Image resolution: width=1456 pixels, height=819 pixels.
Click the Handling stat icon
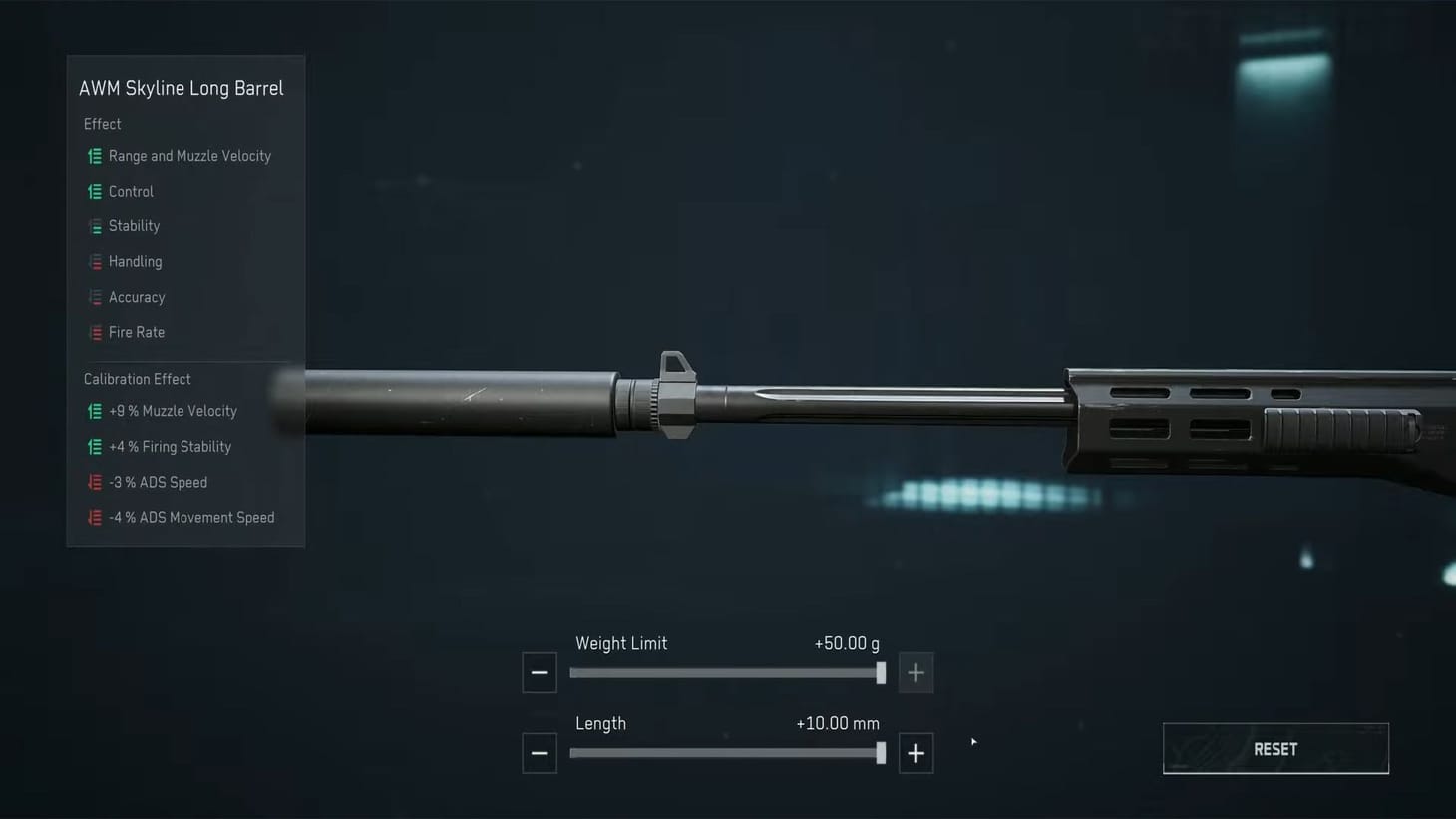click(x=95, y=261)
